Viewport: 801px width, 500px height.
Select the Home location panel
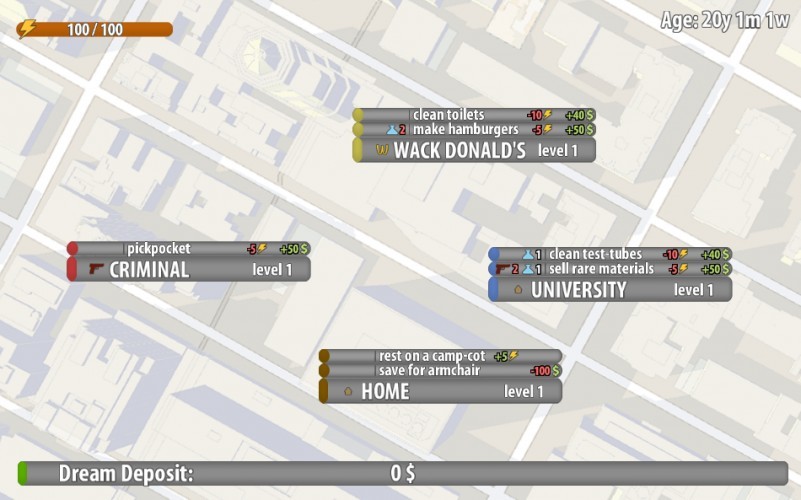(x=440, y=391)
